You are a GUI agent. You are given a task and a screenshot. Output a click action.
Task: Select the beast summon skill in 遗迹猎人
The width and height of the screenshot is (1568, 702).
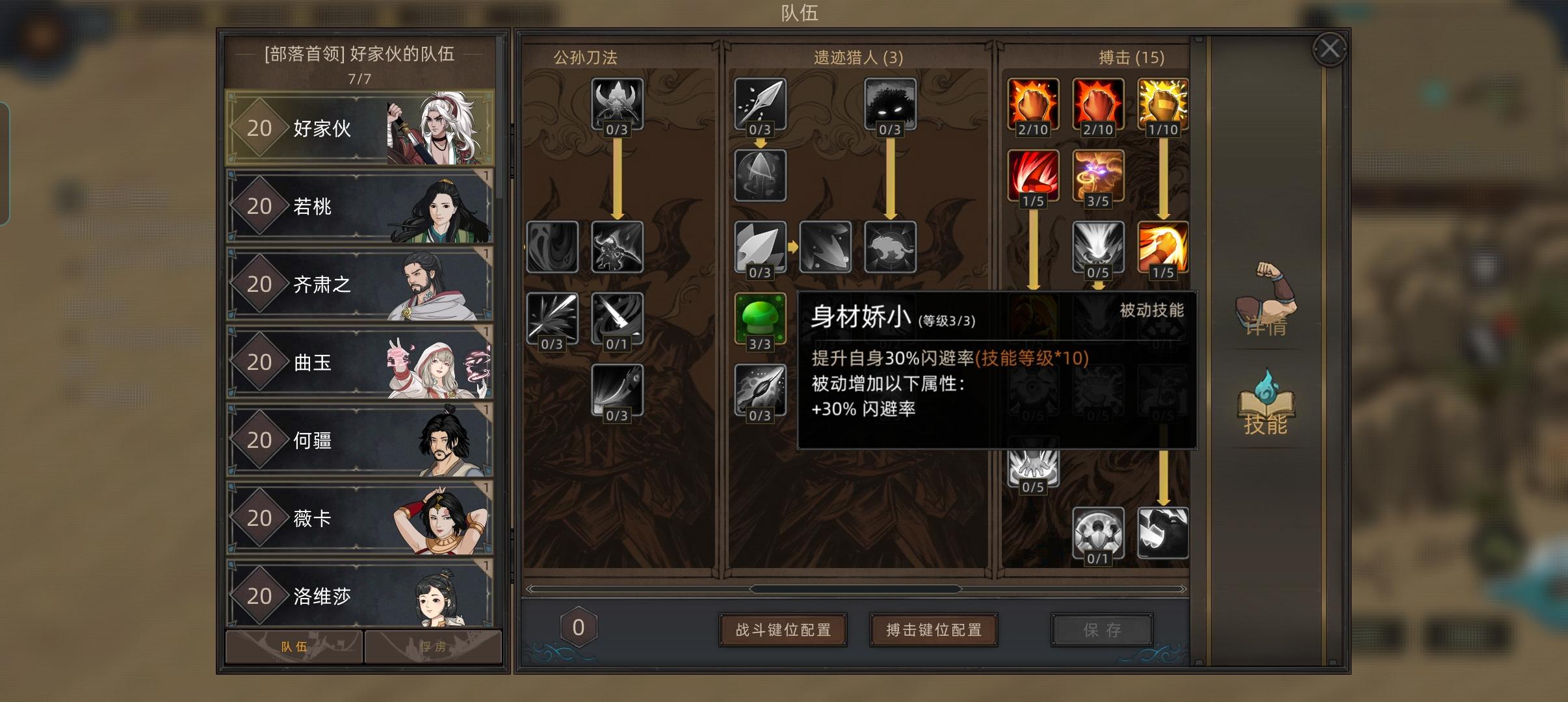point(891,248)
